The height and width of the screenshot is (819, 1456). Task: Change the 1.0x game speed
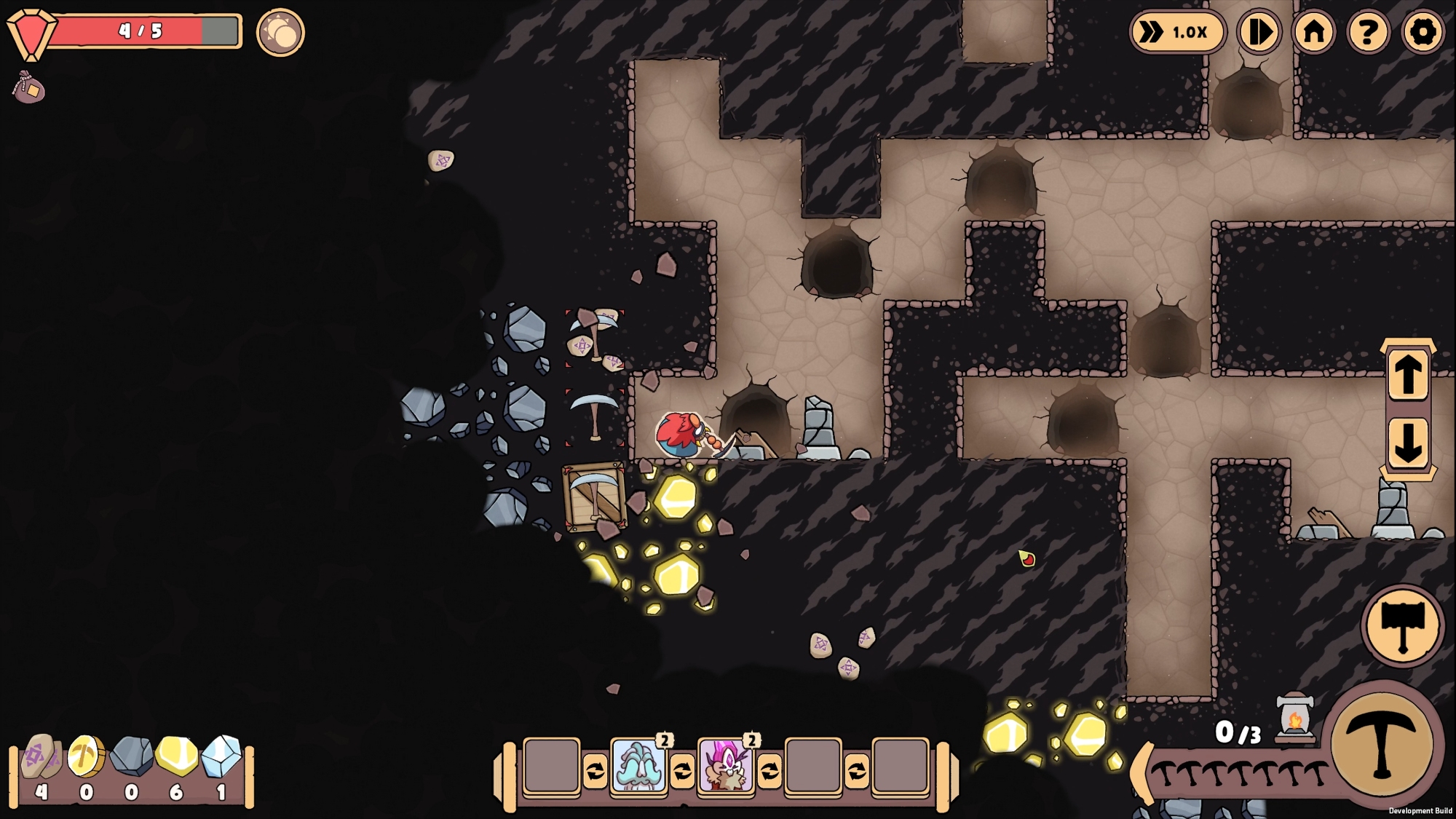[1177, 32]
